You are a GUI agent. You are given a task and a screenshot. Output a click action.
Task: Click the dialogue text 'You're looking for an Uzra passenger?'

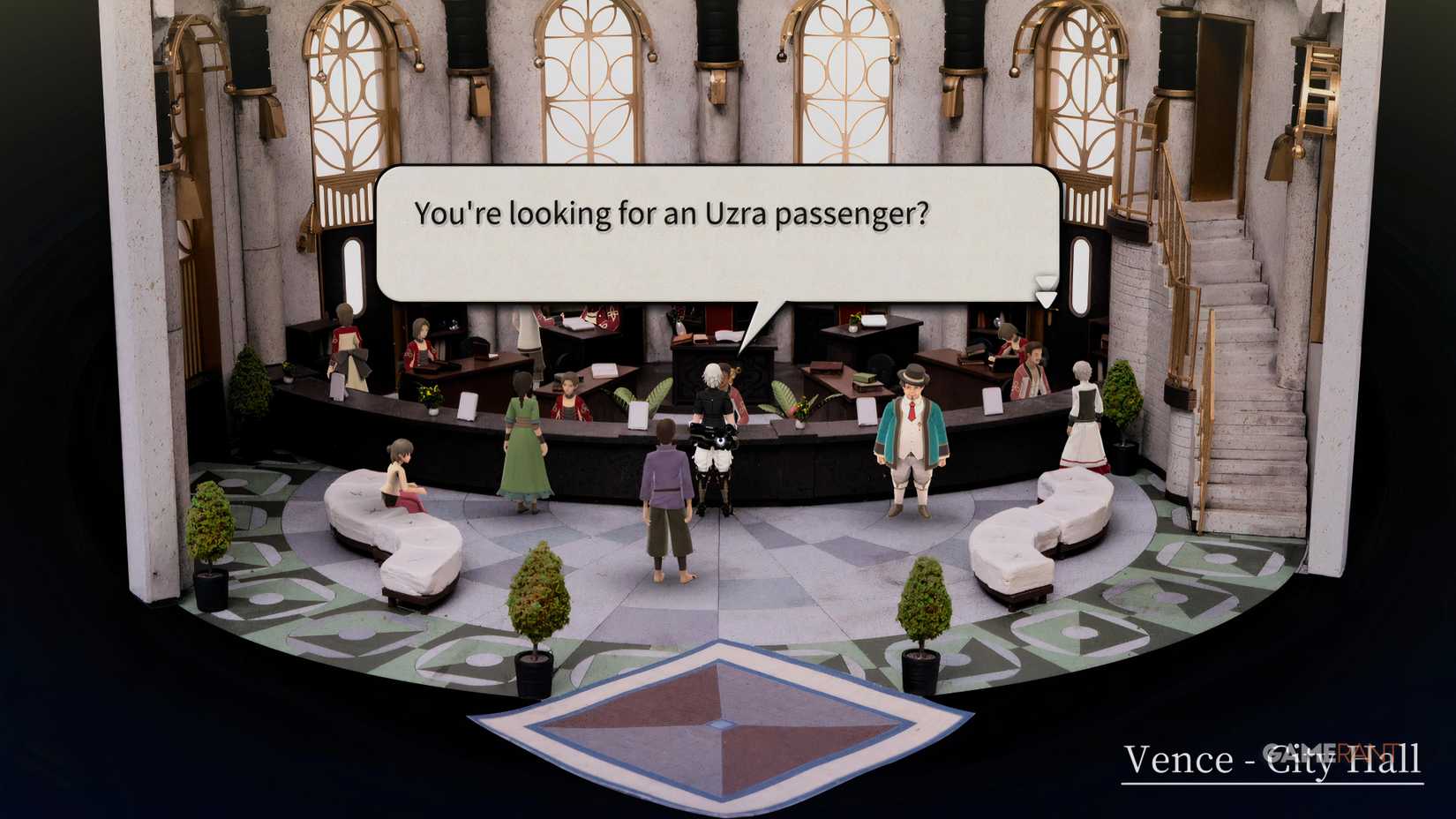point(672,212)
